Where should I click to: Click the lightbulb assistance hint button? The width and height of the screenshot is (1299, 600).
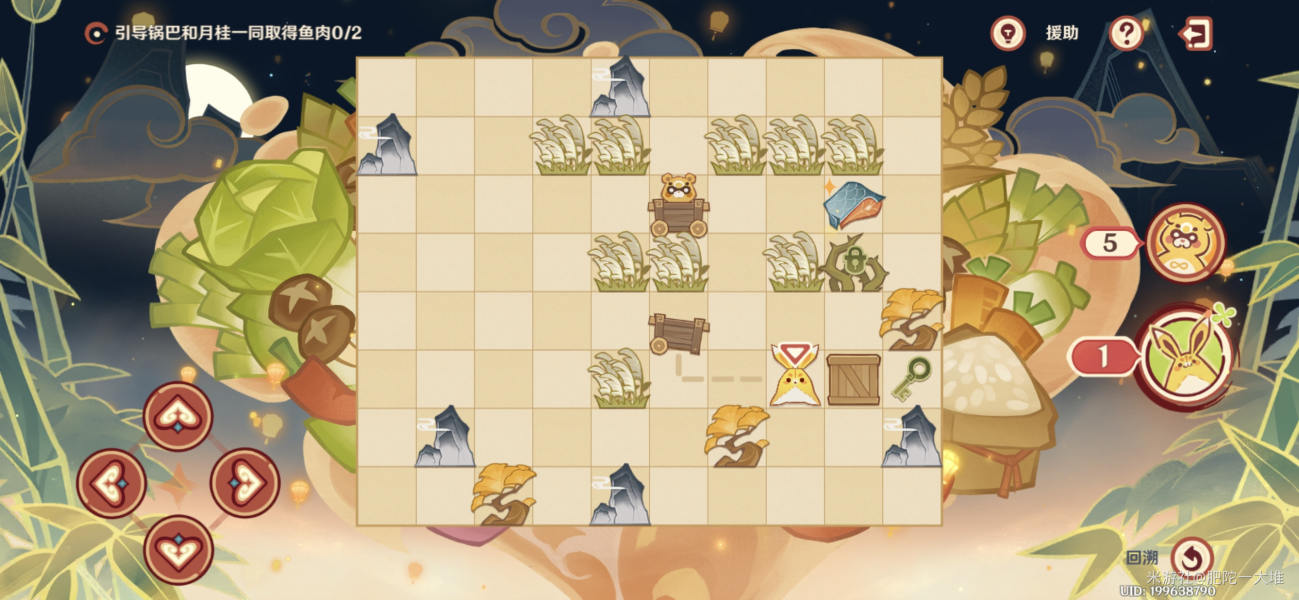tap(1008, 33)
